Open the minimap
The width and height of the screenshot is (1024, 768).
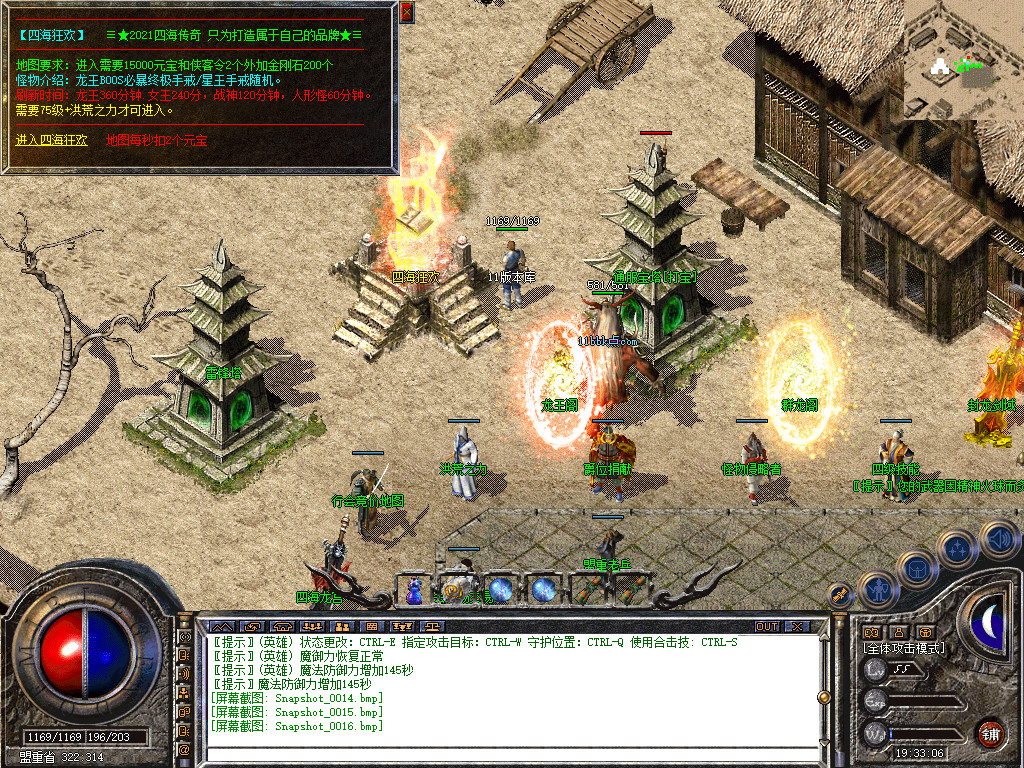point(963,60)
